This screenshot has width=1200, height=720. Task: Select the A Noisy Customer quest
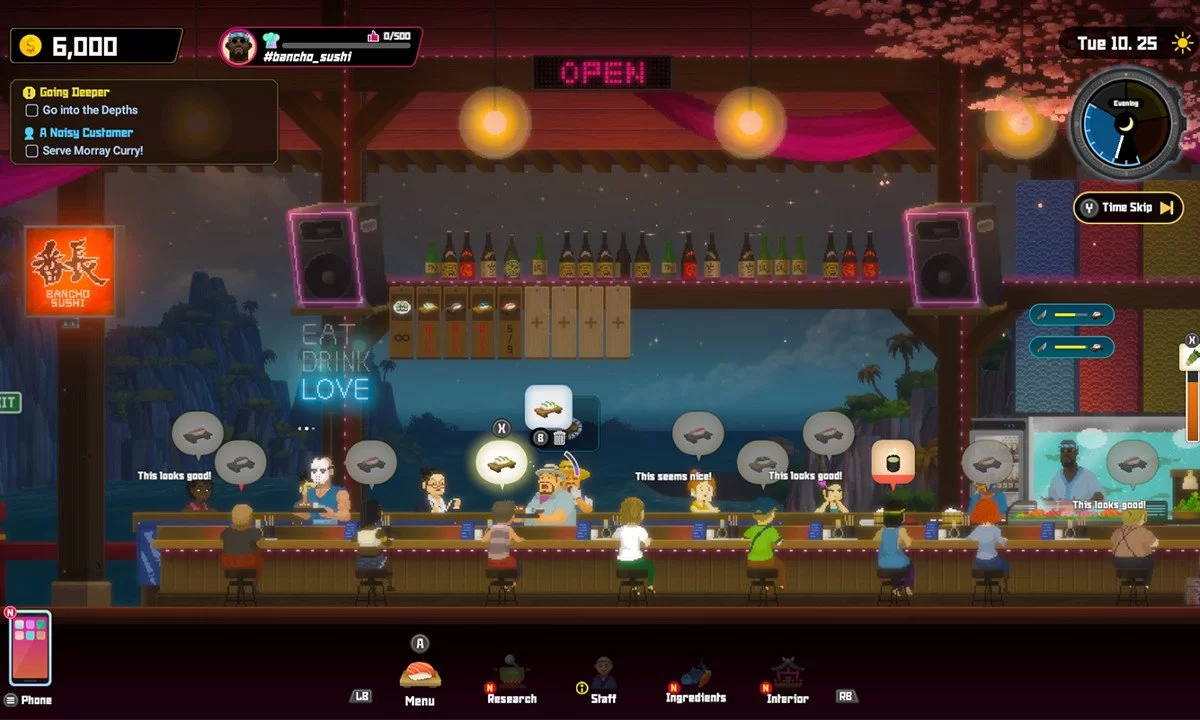(86, 132)
